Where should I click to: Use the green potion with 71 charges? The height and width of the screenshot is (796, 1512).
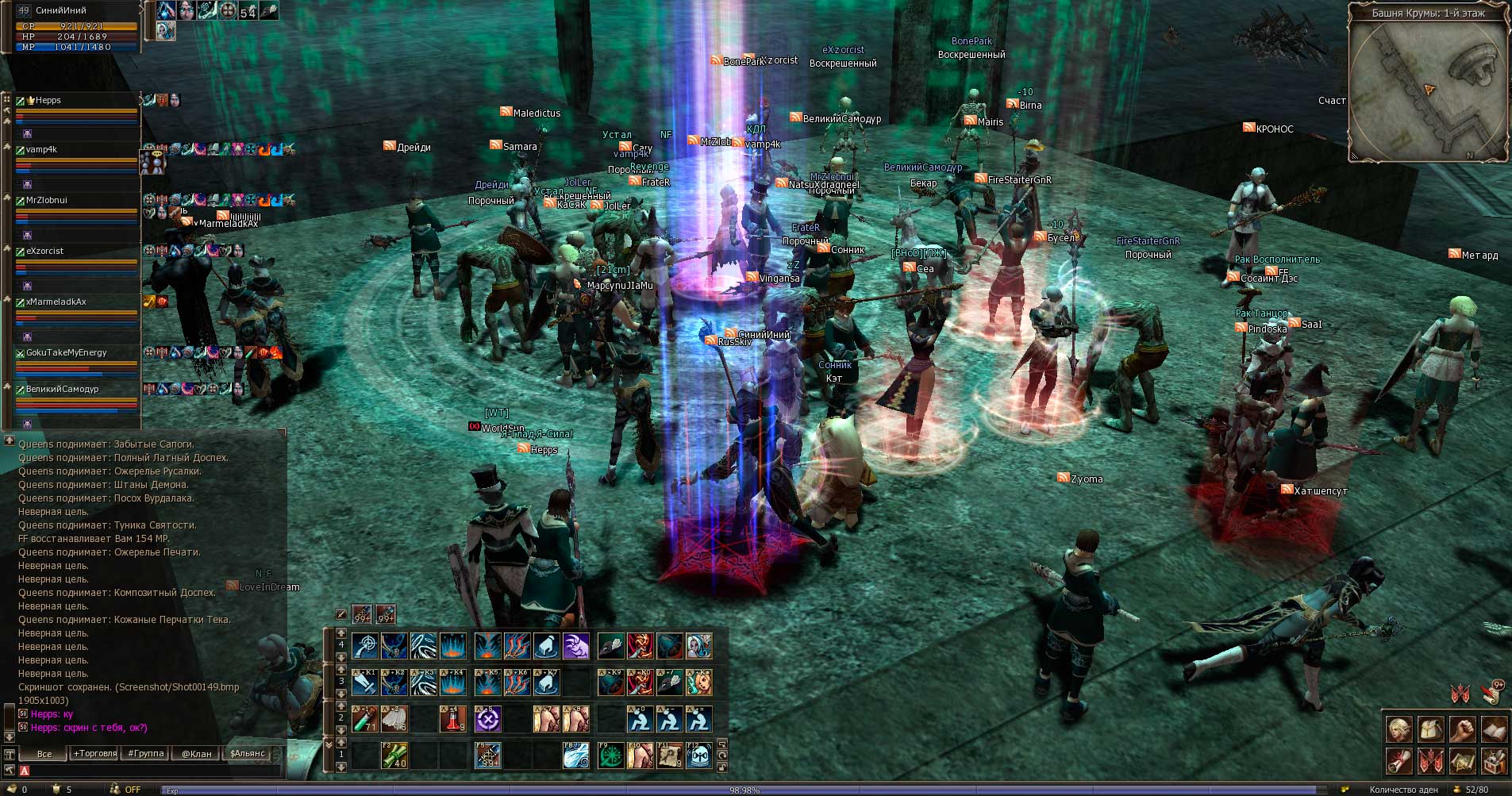pos(364,719)
